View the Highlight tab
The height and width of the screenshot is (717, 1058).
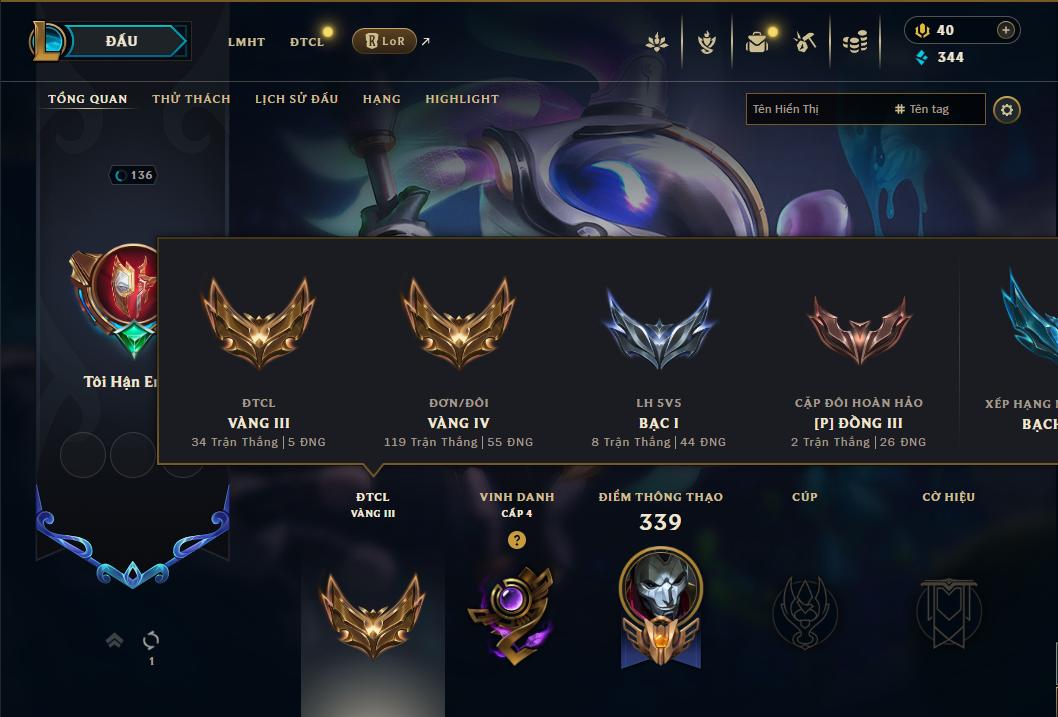(461, 99)
